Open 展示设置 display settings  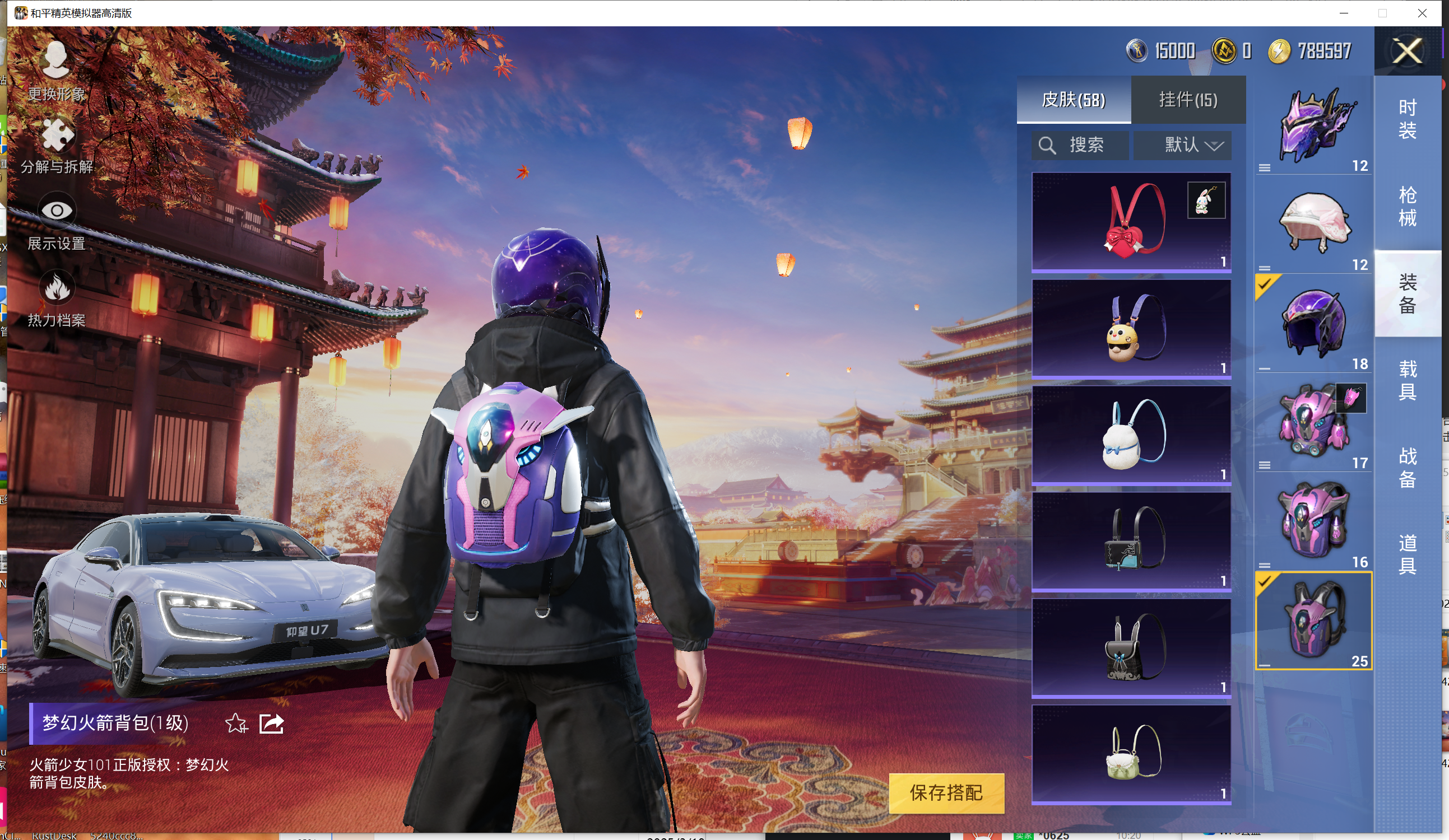click(x=57, y=221)
